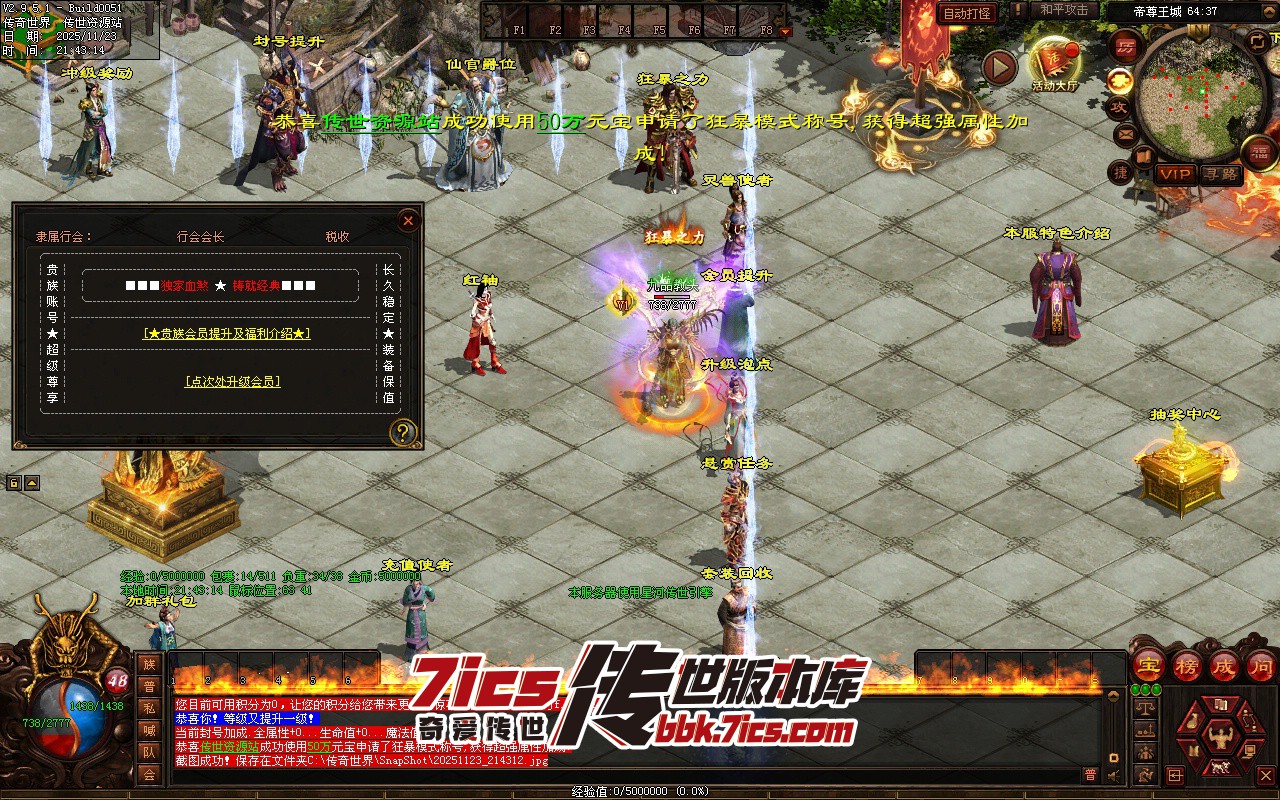Switch the 和平攻击 attack mode
This screenshot has height=800, width=1280.
tap(1063, 10)
